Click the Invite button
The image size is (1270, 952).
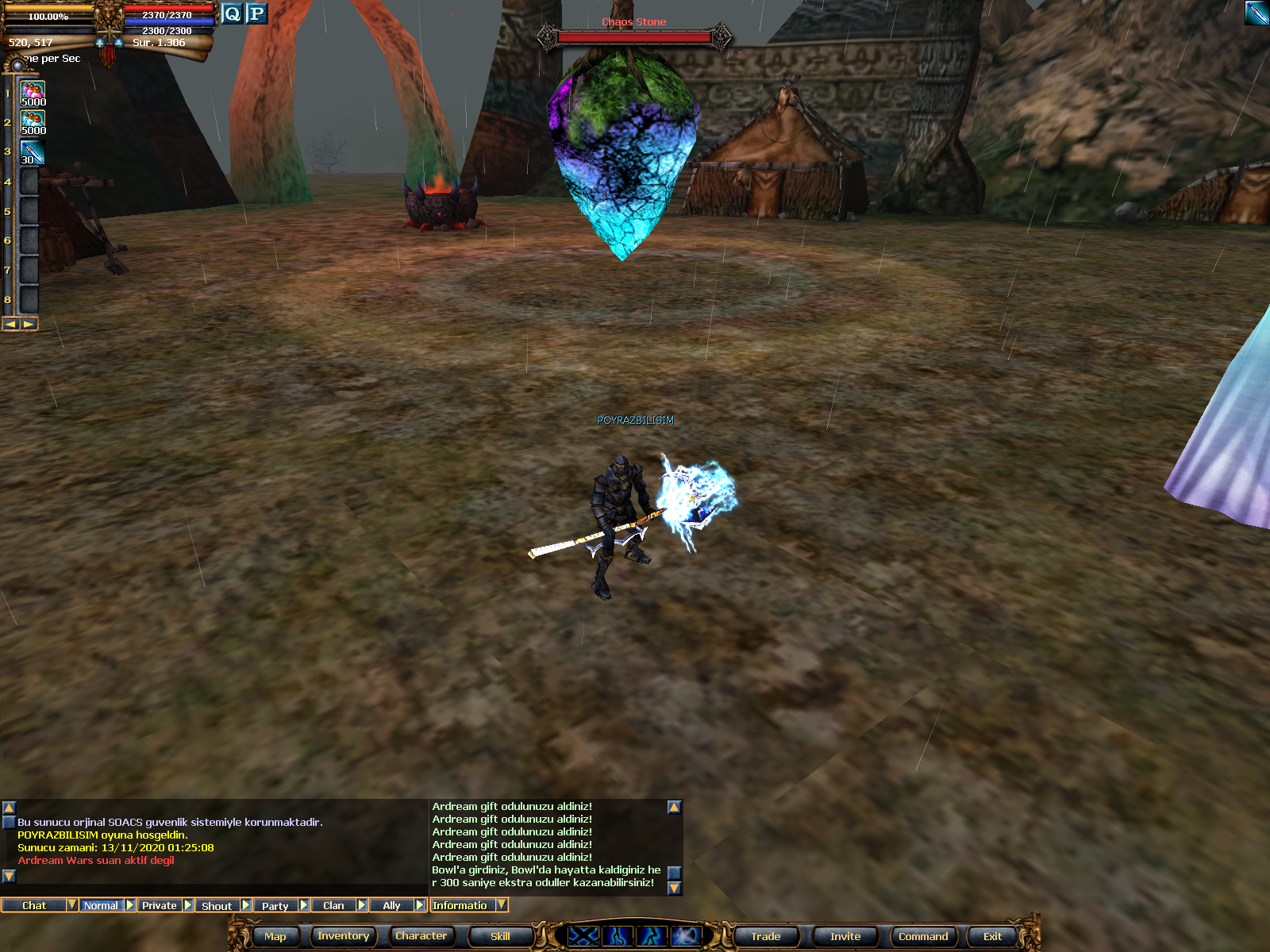coord(845,936)
